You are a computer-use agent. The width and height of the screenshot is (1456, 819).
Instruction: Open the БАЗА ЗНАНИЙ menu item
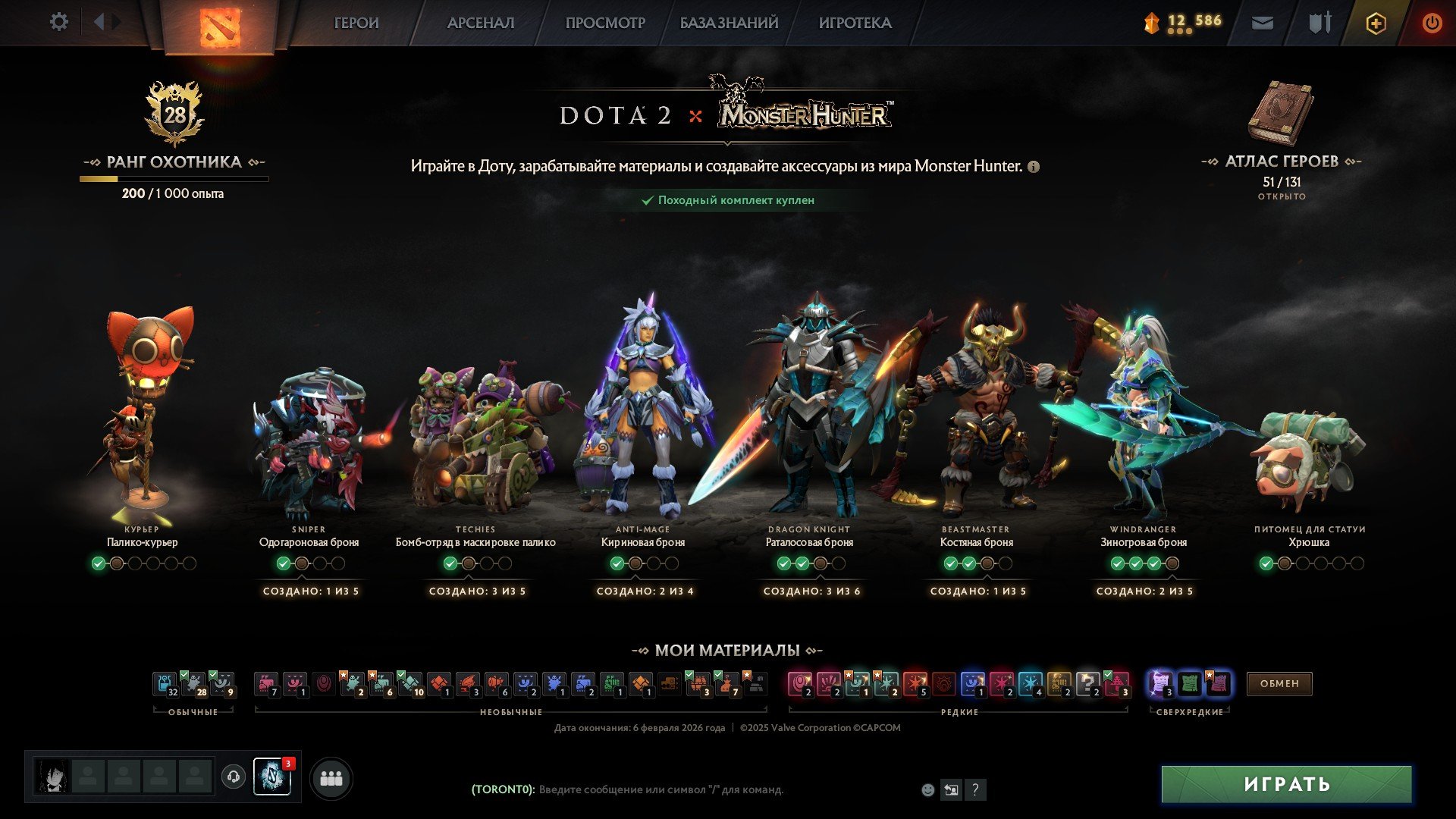[726, 23]
